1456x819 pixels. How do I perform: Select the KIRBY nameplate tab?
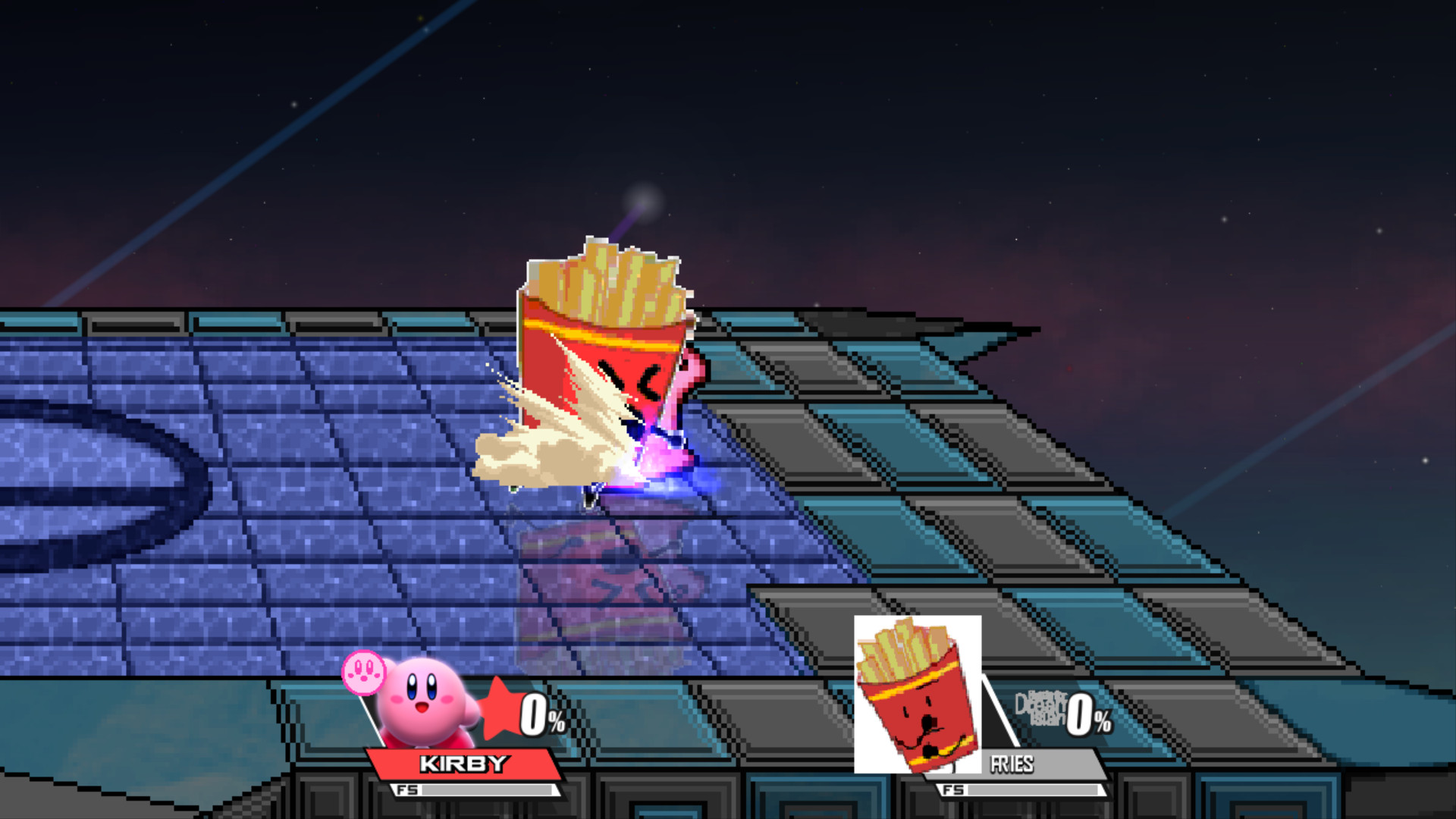(466, 764)
